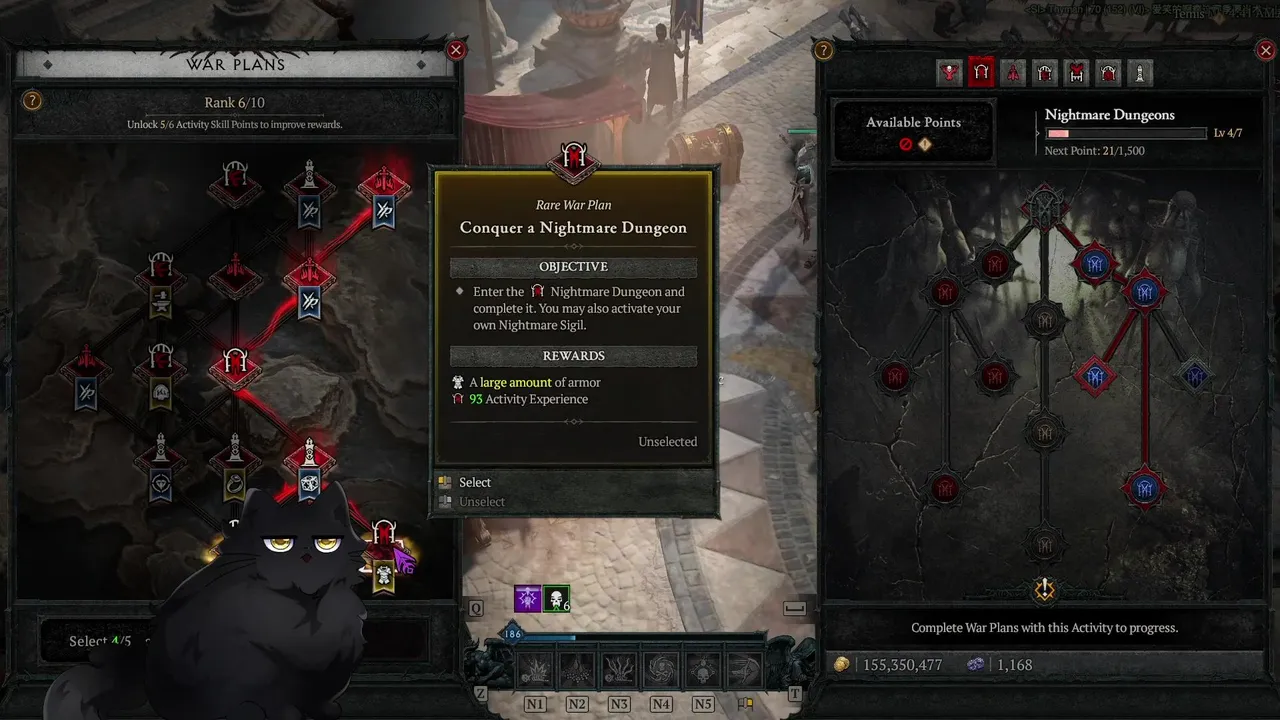Activate the skull skill with 6 charges
Viewport: 1280px width, 720px height.
(557, 599)
